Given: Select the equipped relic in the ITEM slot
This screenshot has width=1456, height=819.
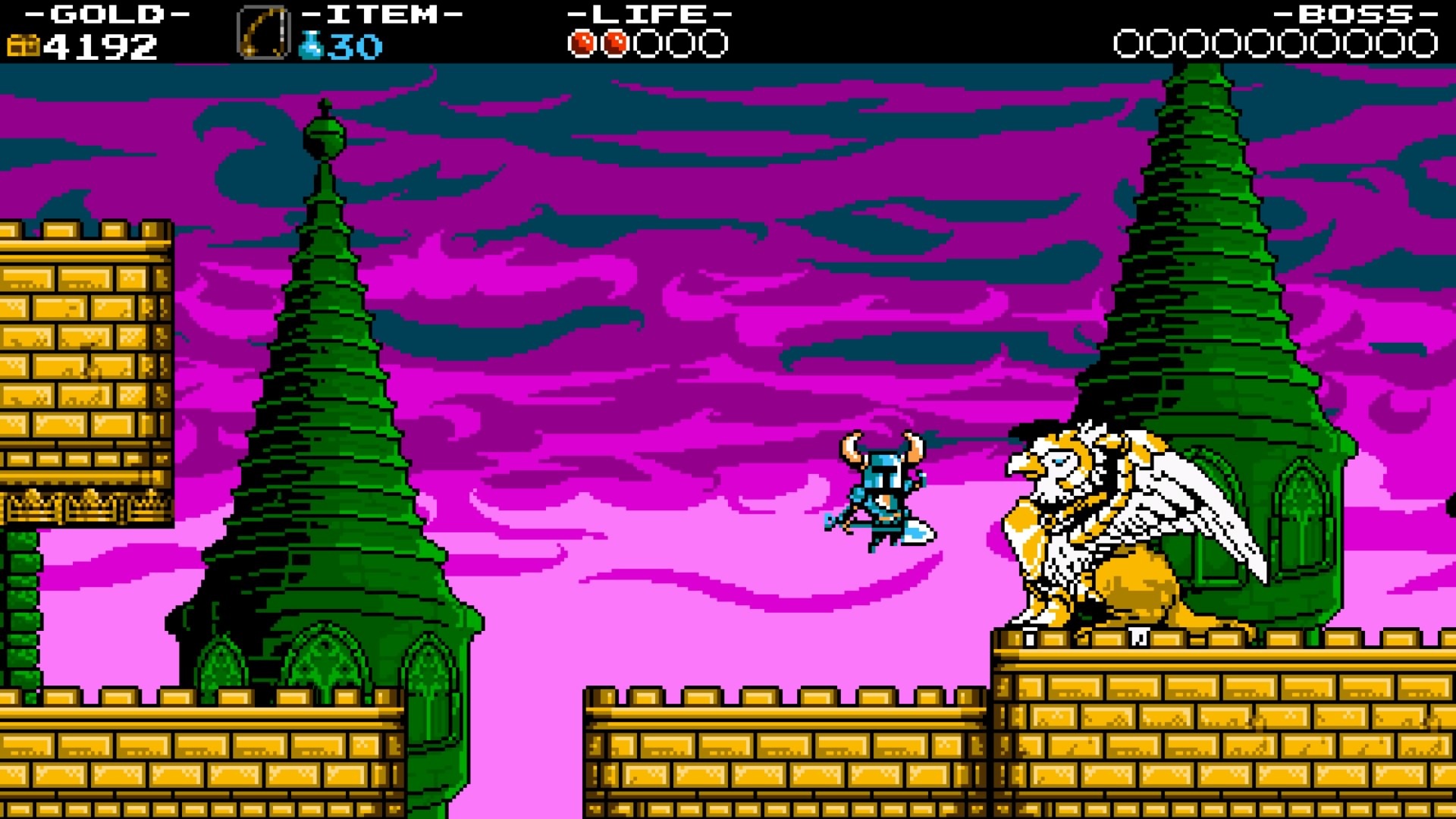Looking at the screenshot, I should 264,32.
